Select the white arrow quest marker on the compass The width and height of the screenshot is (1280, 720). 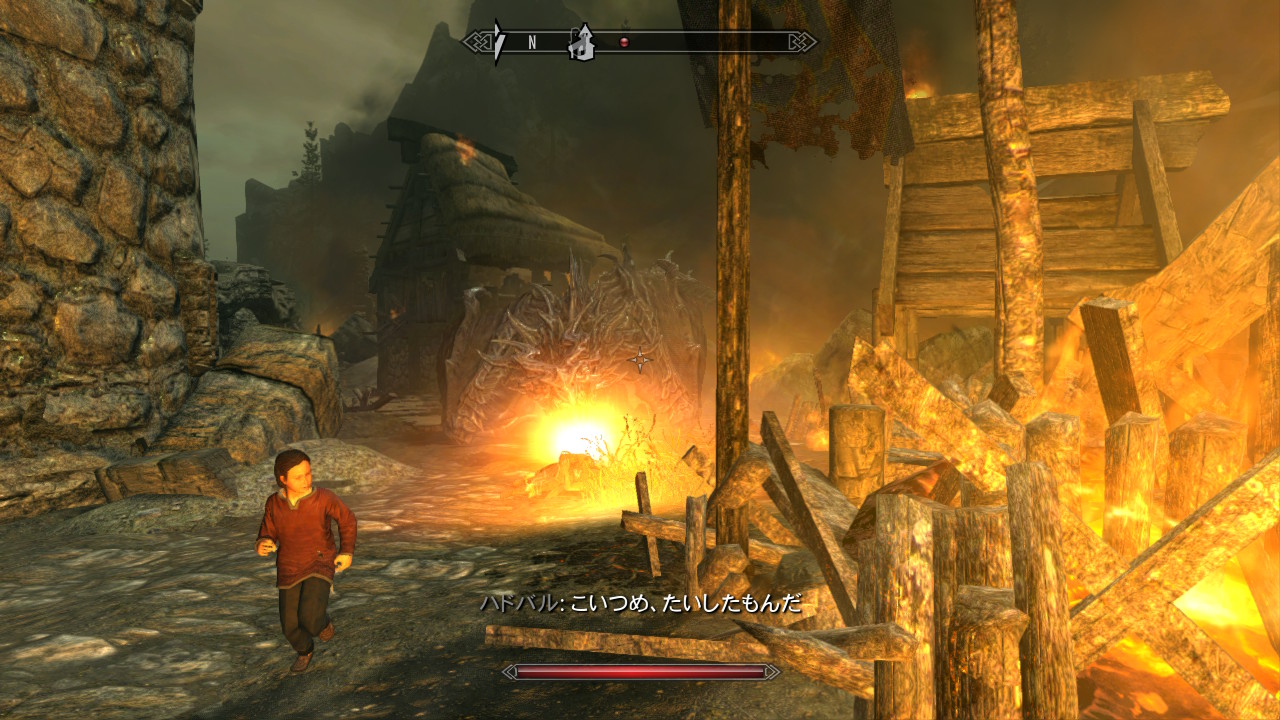[497, 42]
